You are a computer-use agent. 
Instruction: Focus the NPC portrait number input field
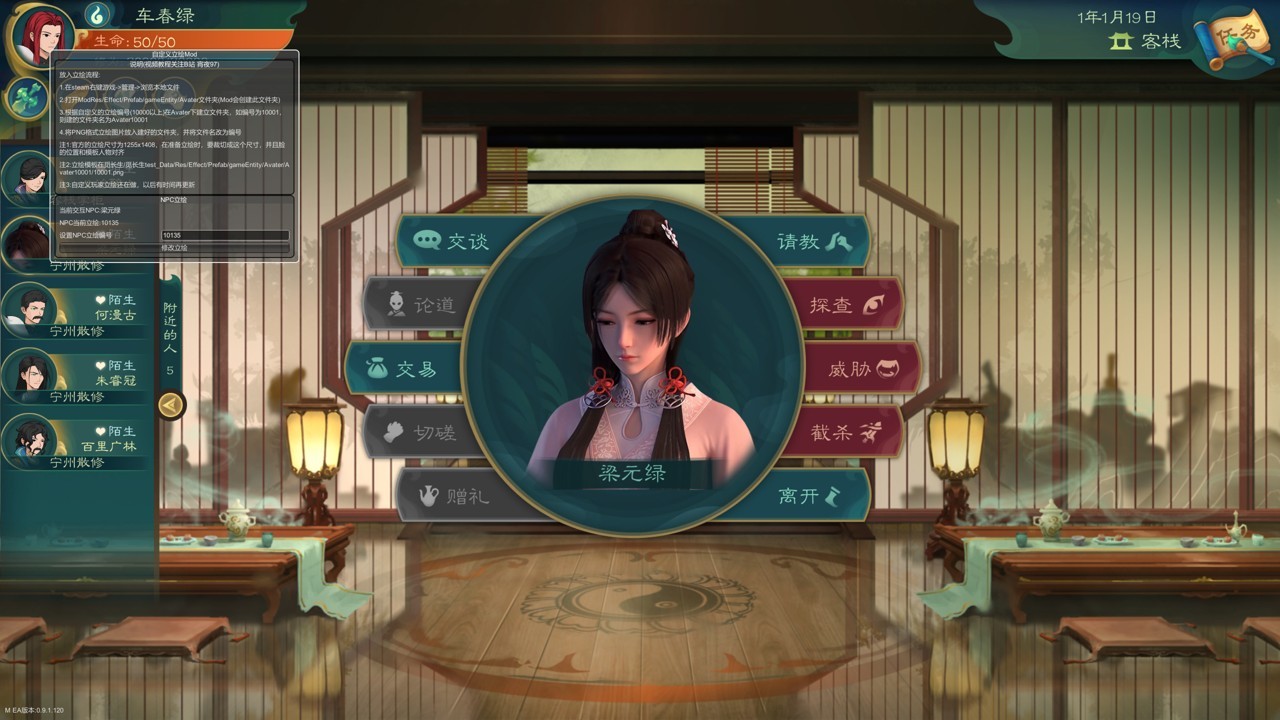(224, 236)
